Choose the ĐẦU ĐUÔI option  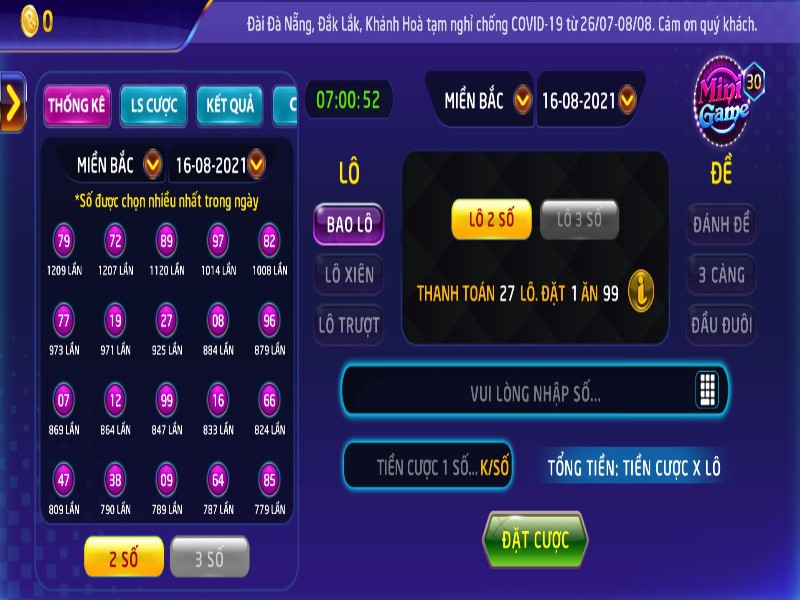click(x=721, y=325)
